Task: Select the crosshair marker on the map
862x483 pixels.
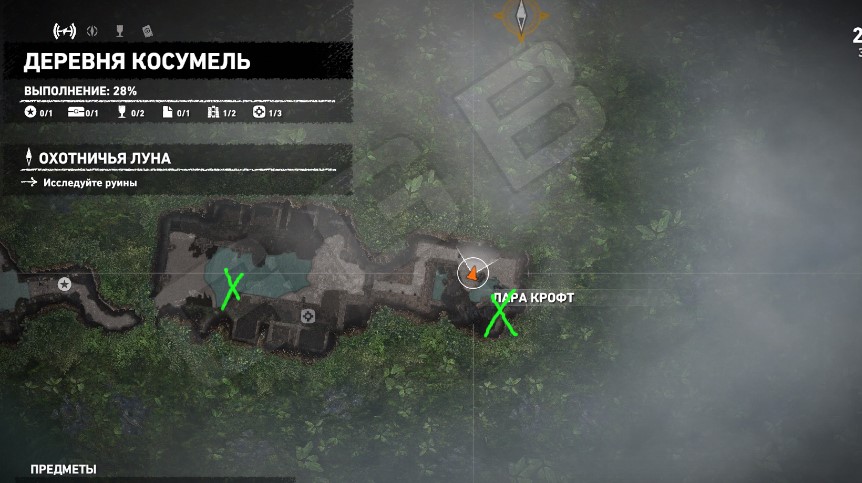Action: pos(308,317)
